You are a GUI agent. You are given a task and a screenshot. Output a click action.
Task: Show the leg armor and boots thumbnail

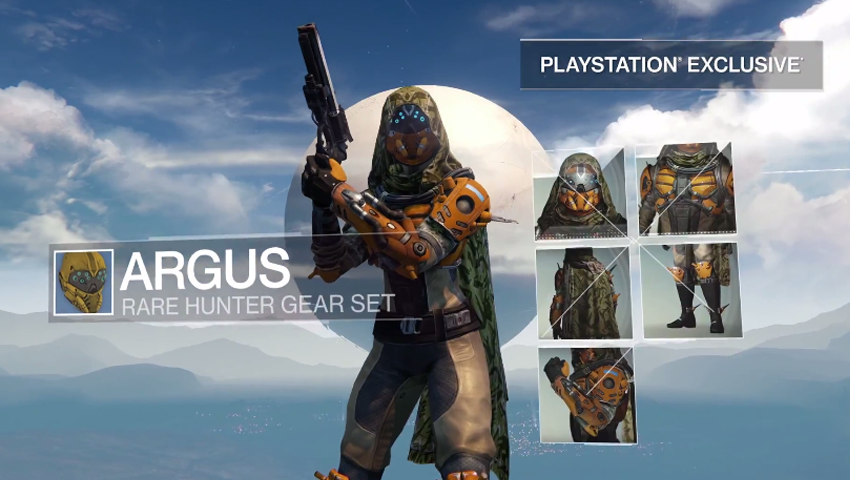pyautogui.click(x=690, y=288)
